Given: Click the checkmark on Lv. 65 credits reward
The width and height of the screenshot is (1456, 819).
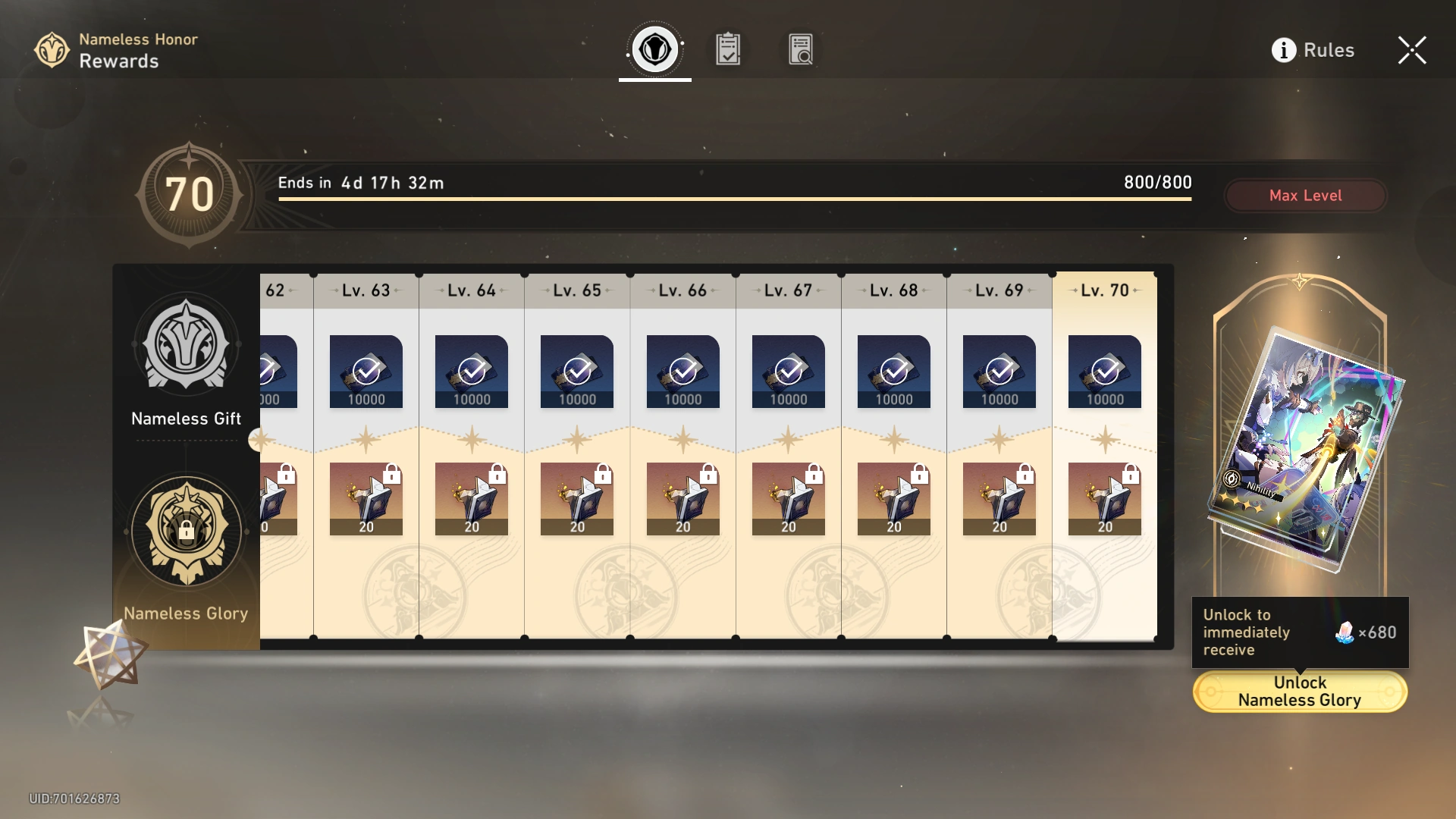Looking at the screenshot, I should coord(576,372).
